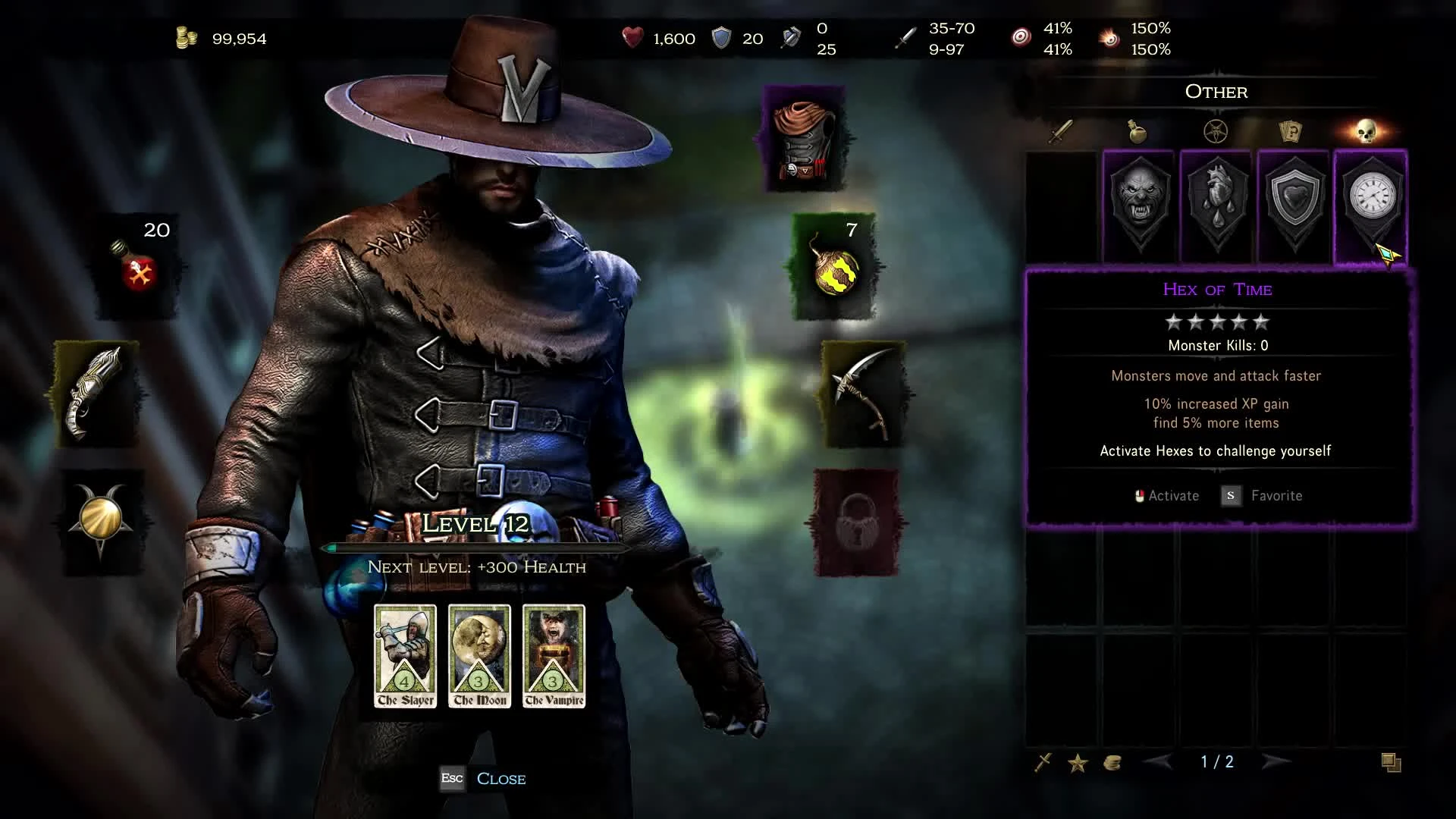
Task: Select The Moon destiny card
Action: point(479,655)
